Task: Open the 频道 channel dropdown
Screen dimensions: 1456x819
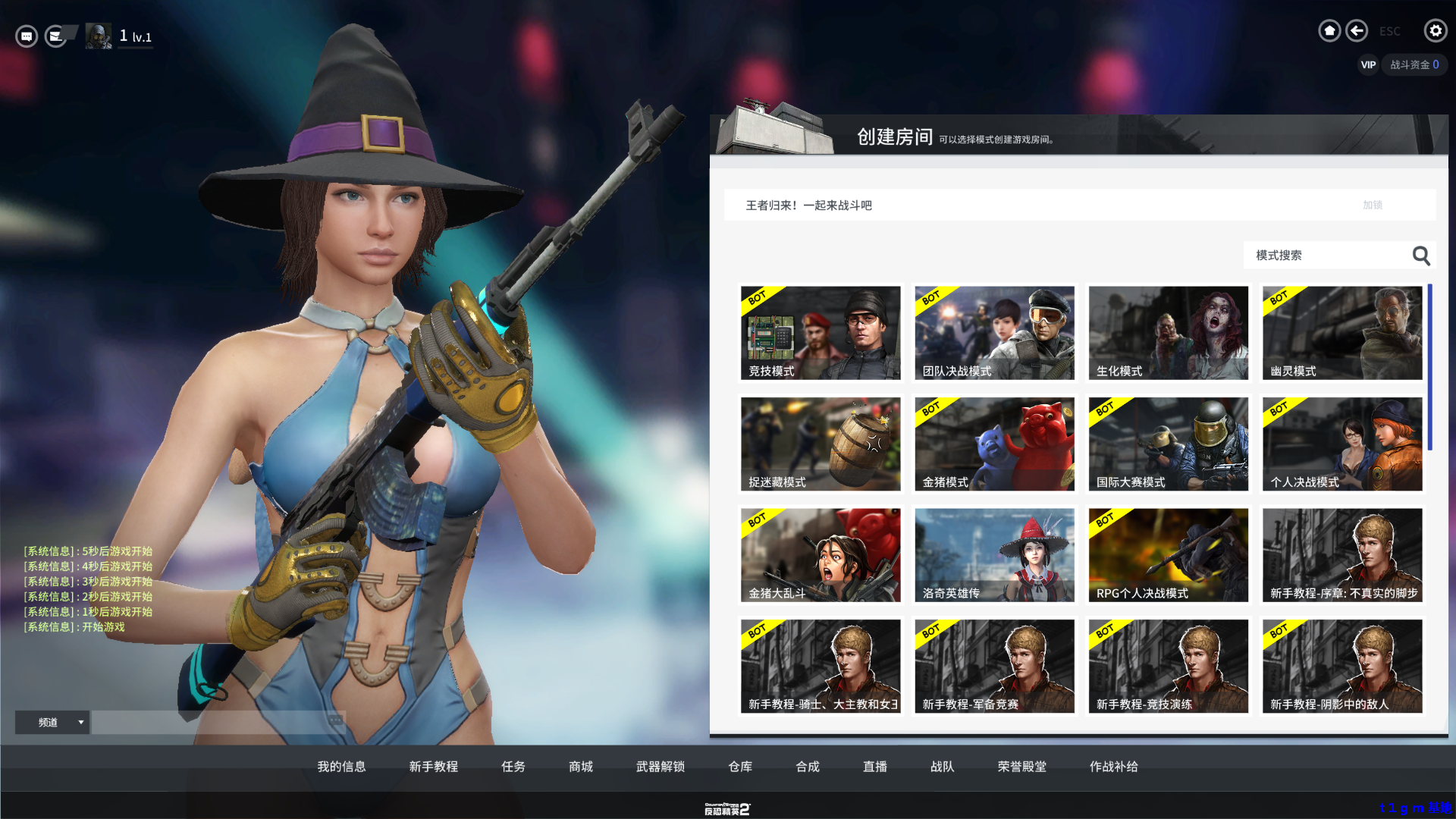Action: coord(53,723)
